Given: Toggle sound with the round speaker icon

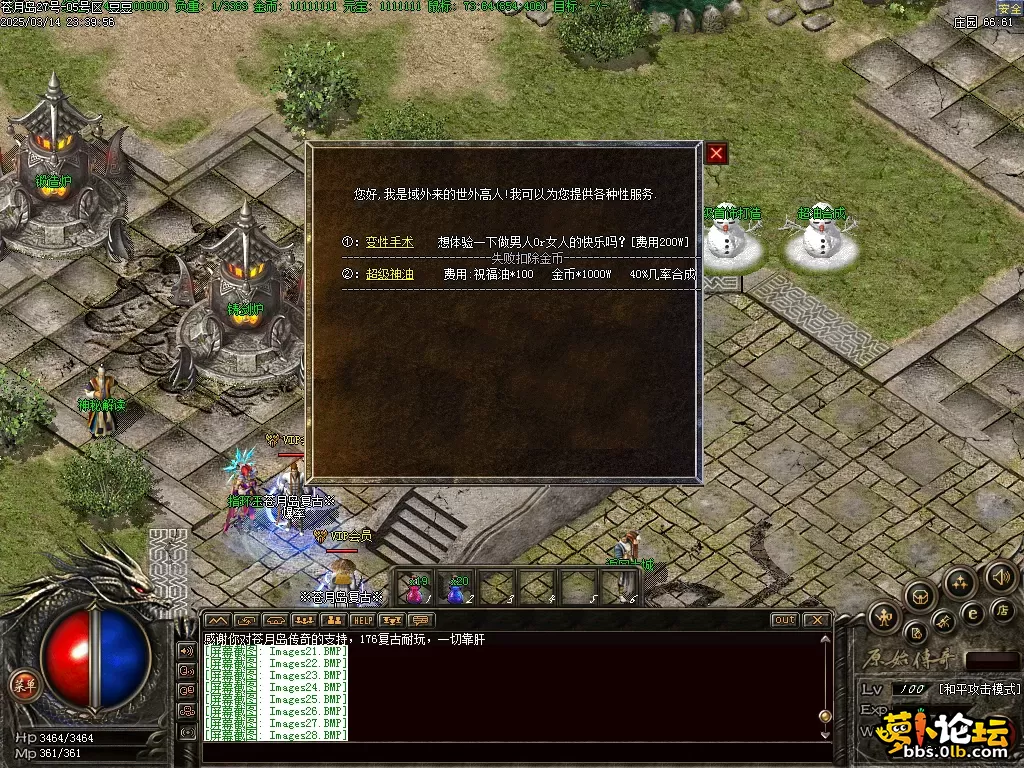Looking at the screenshot, I should coord(1000,576).
